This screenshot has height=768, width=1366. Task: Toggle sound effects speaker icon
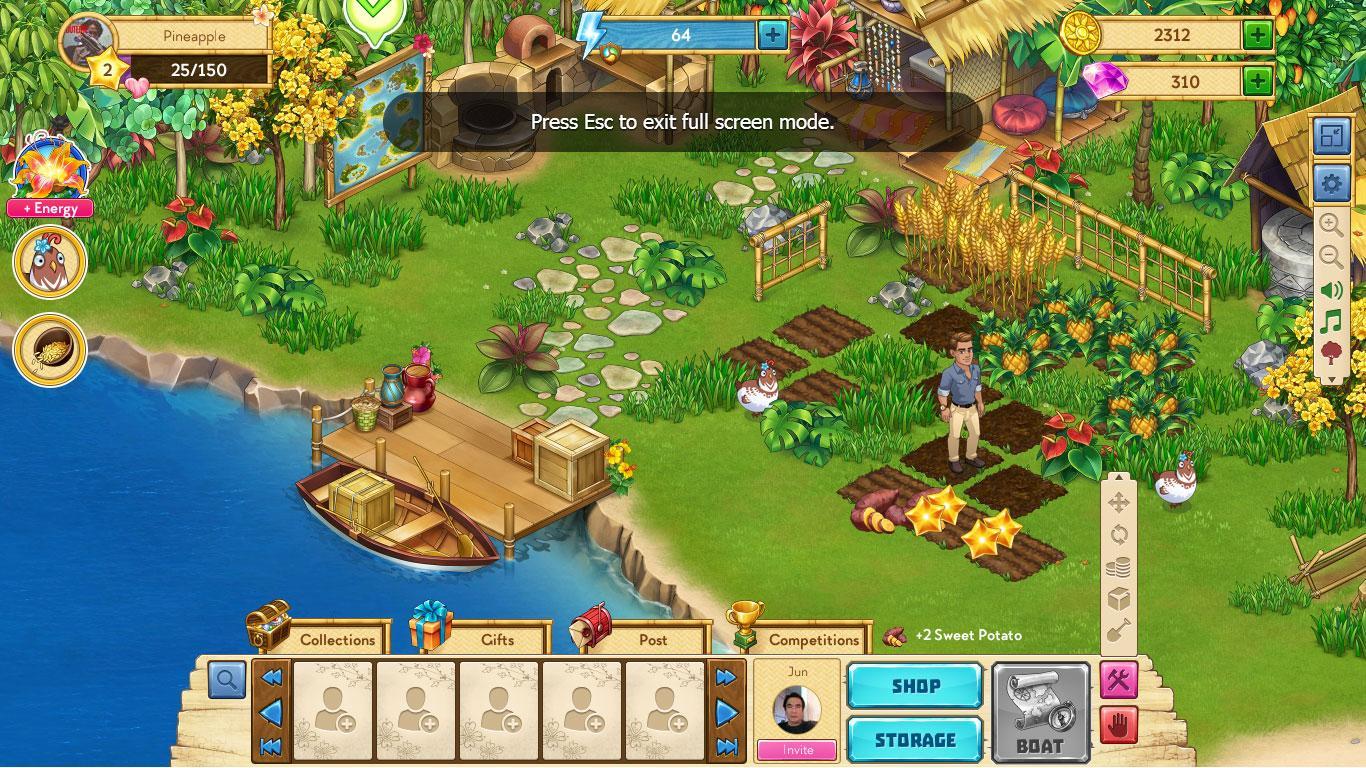1330,291
